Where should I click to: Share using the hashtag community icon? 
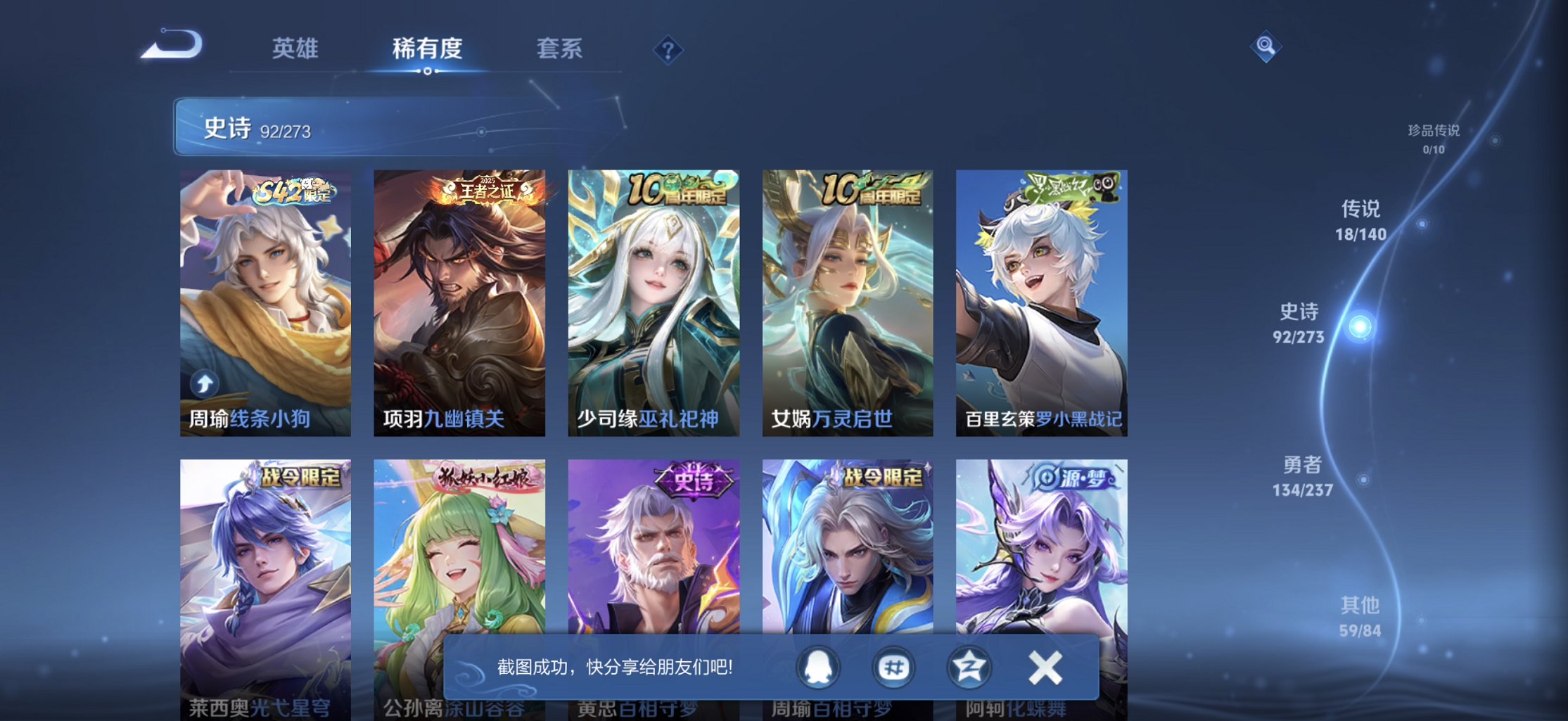895,667
